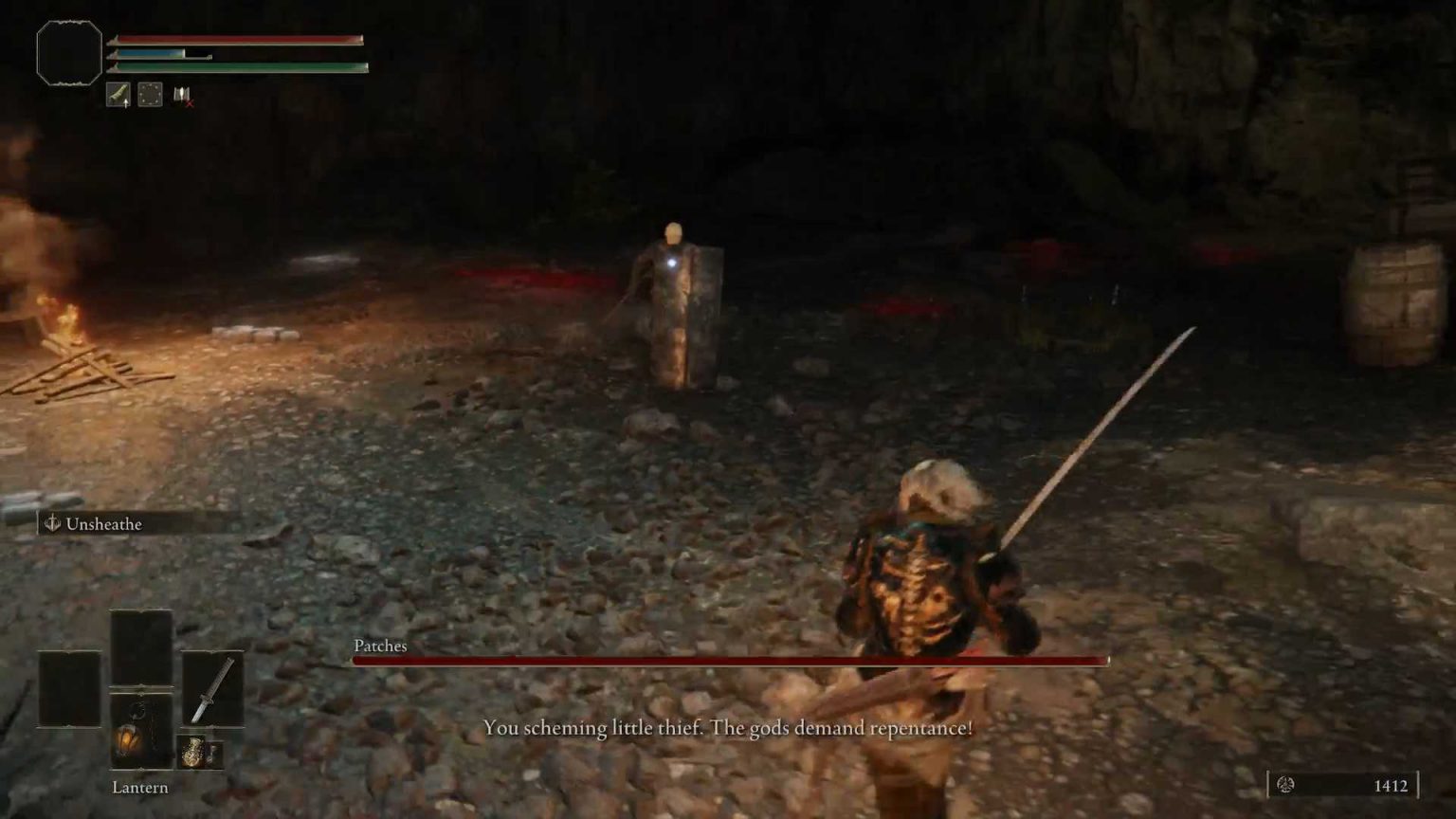Click the green stamina bar
Image resolution: width=1456 pixels, height=819 pixels.
[x=237, y=68]
